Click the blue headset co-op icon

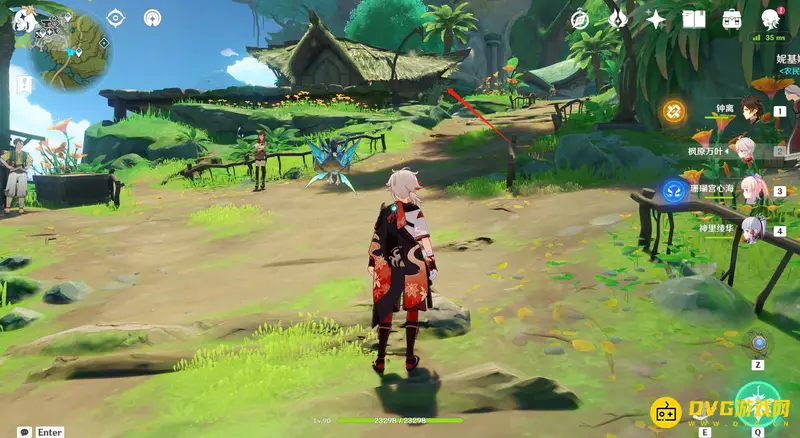click(x=673, y=189)
